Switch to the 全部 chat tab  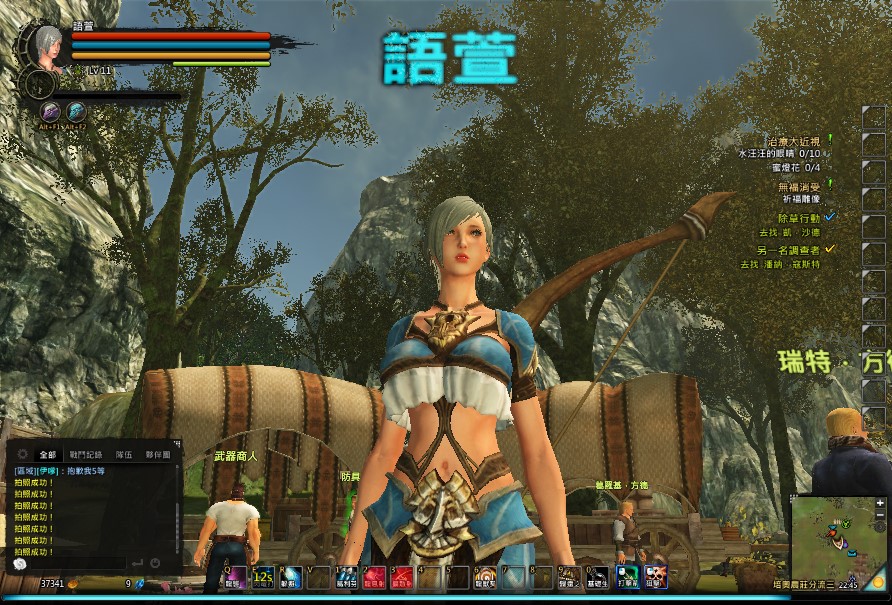(x=47, y=454)
